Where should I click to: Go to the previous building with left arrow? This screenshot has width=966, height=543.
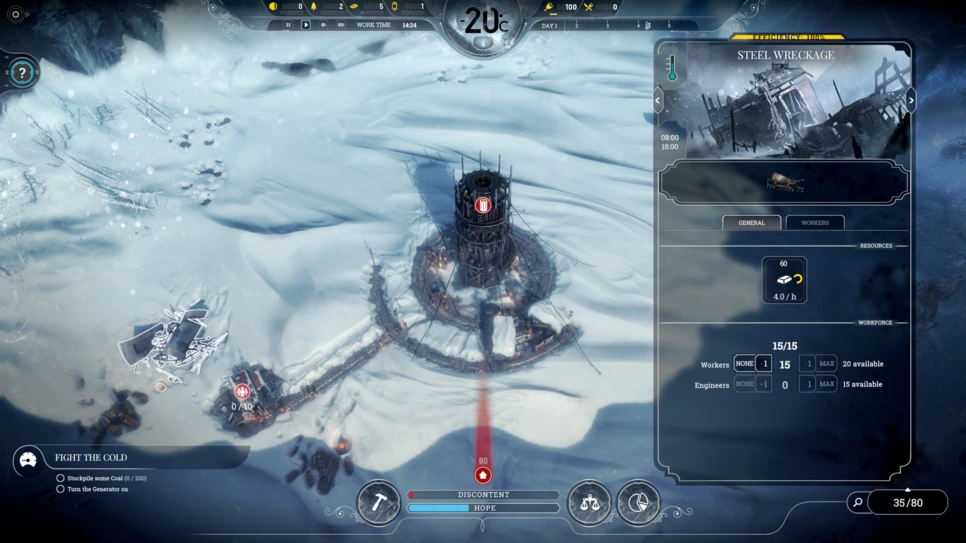coord(658,100)
